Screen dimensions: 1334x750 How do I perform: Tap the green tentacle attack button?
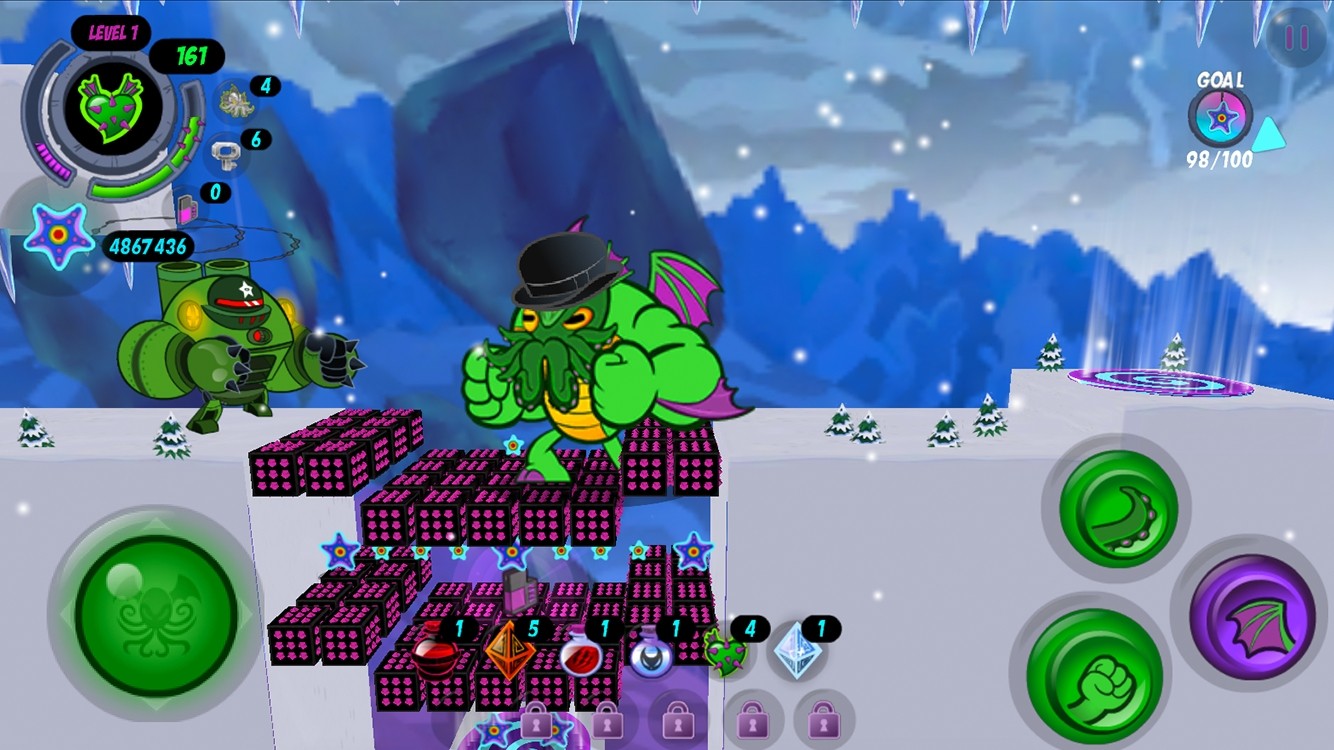[x=1118, y=509]
